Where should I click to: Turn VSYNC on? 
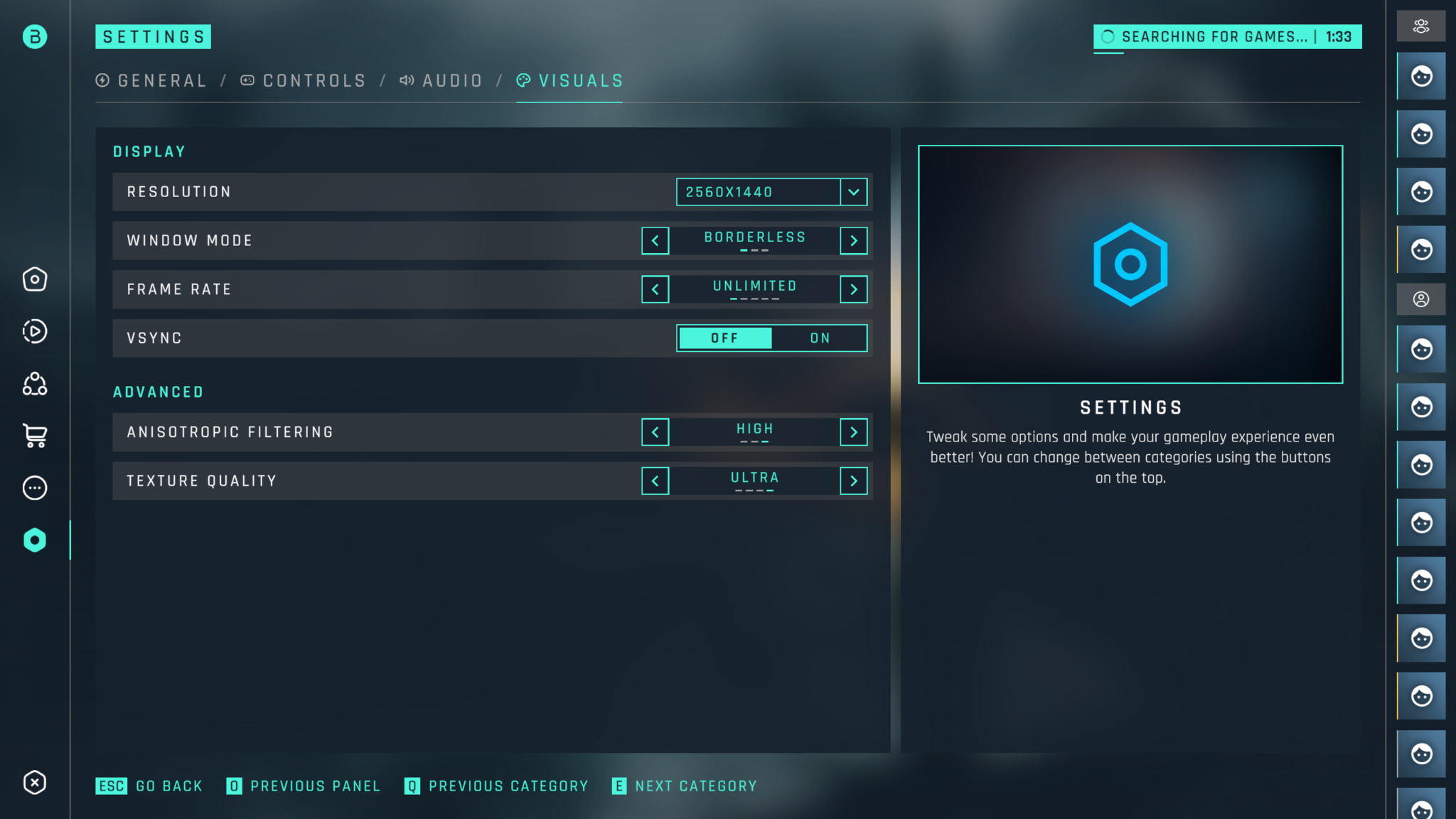tap(819, 338)
